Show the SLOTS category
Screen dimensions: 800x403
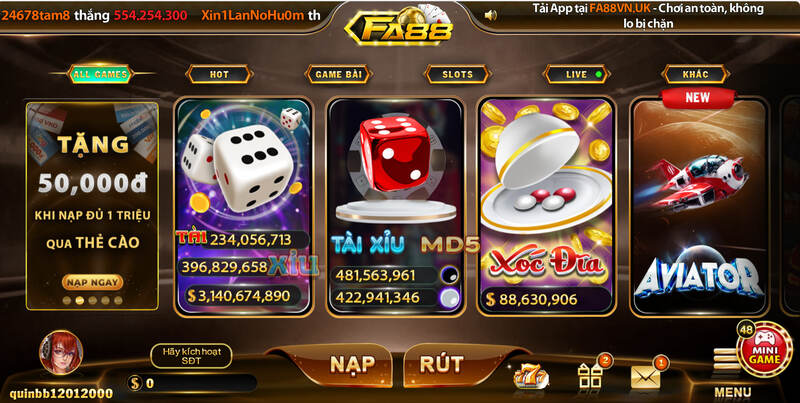point(457,74)
